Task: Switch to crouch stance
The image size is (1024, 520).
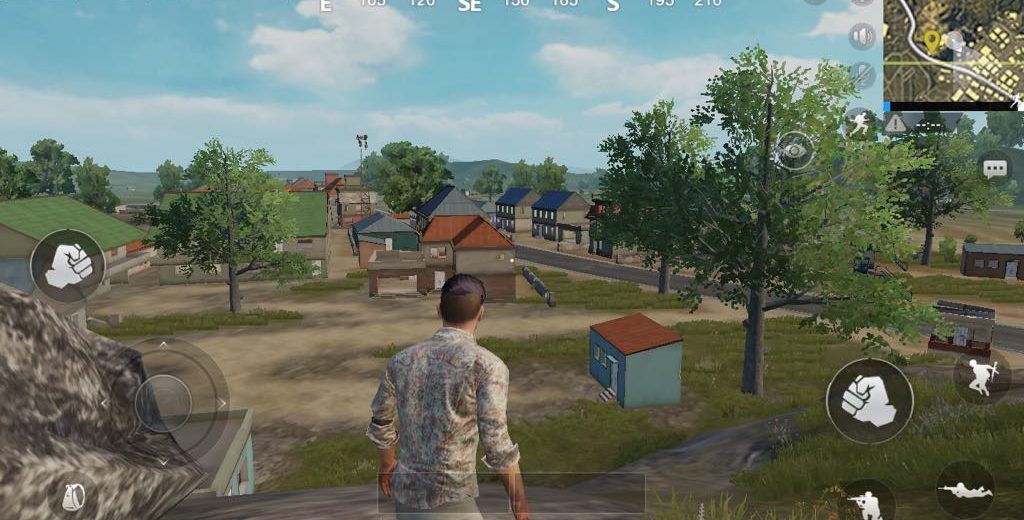Action: coord(866,502)
